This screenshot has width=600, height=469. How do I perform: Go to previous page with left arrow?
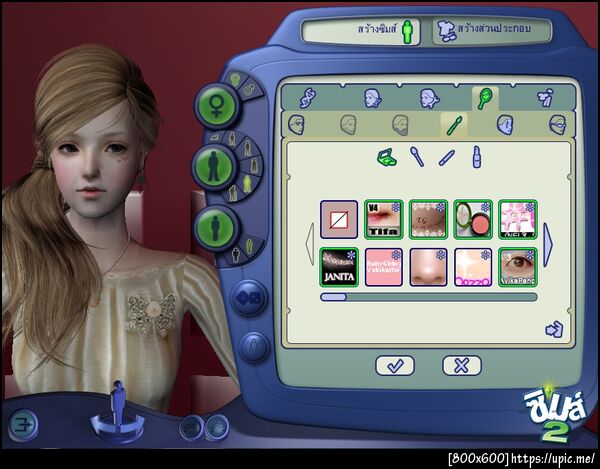[x=310, y=243]
